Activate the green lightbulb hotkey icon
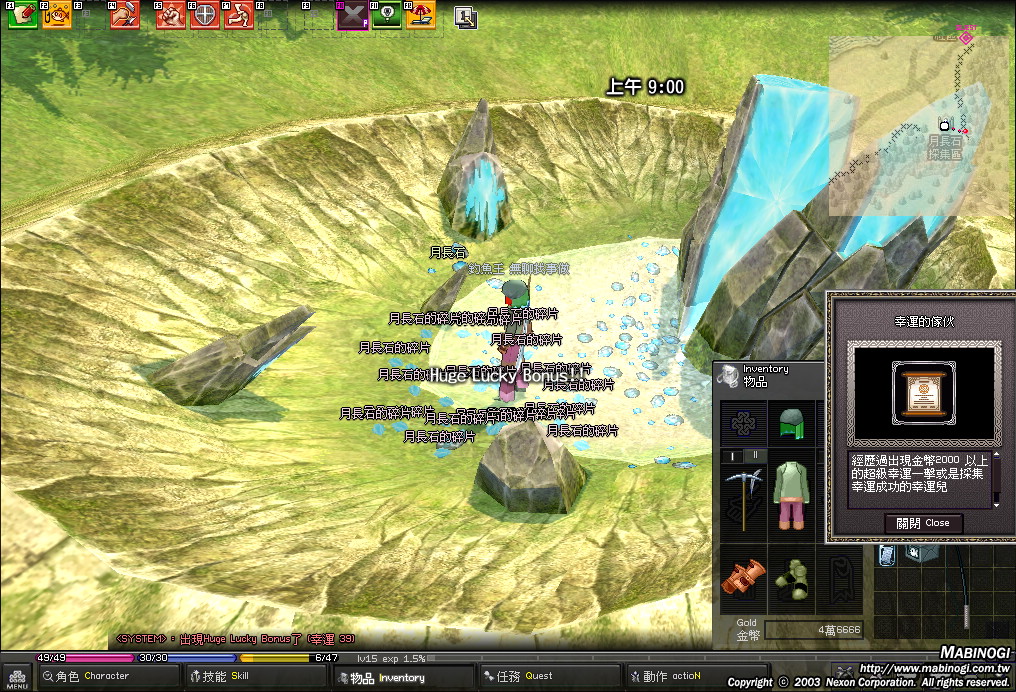Image resolution: width=1016 pixels, height=692 pixels. (x=387, y=15)
